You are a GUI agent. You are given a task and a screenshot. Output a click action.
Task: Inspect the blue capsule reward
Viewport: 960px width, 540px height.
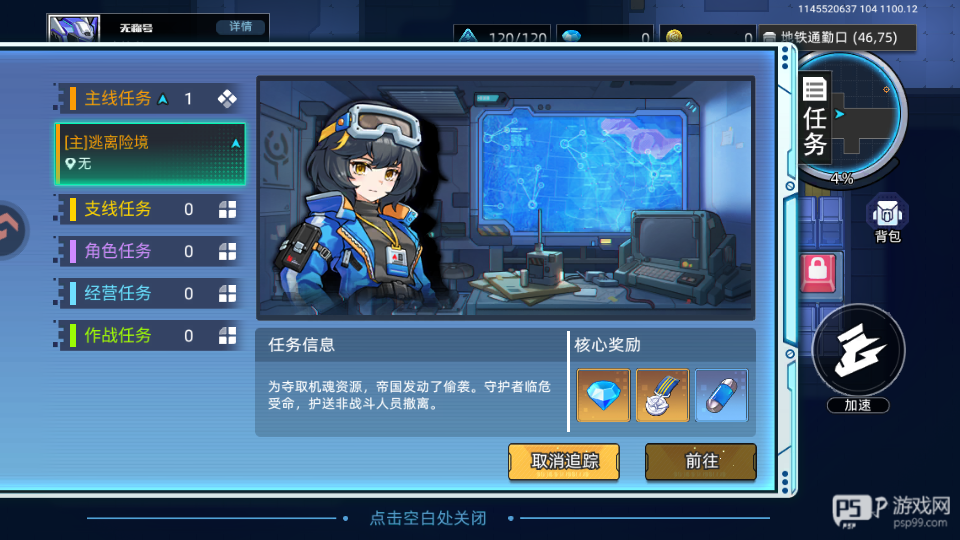coord(721,395)
